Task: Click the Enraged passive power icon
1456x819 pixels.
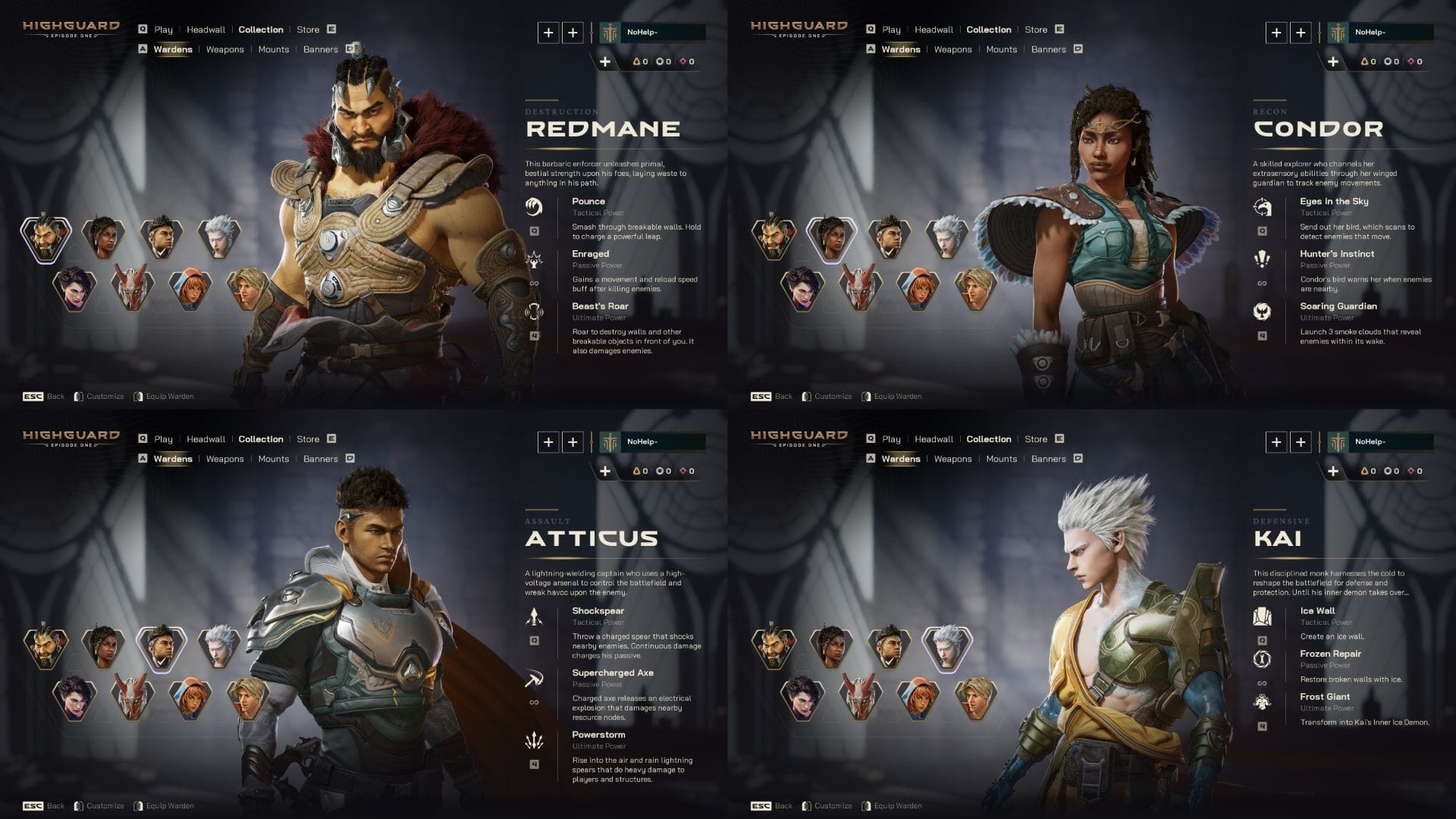Action: pos(535,259)
